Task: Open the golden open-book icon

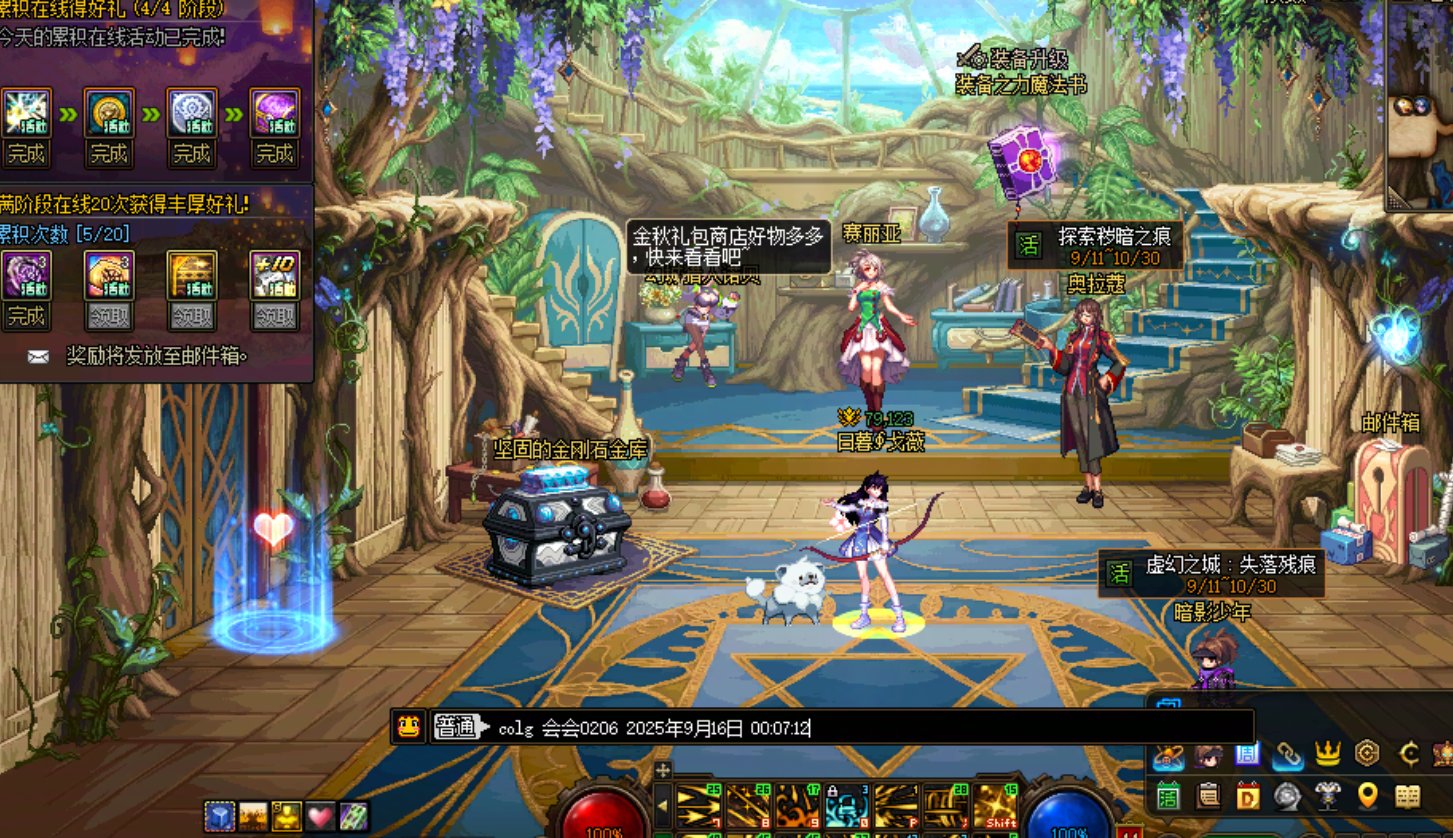Action: 1407,796
